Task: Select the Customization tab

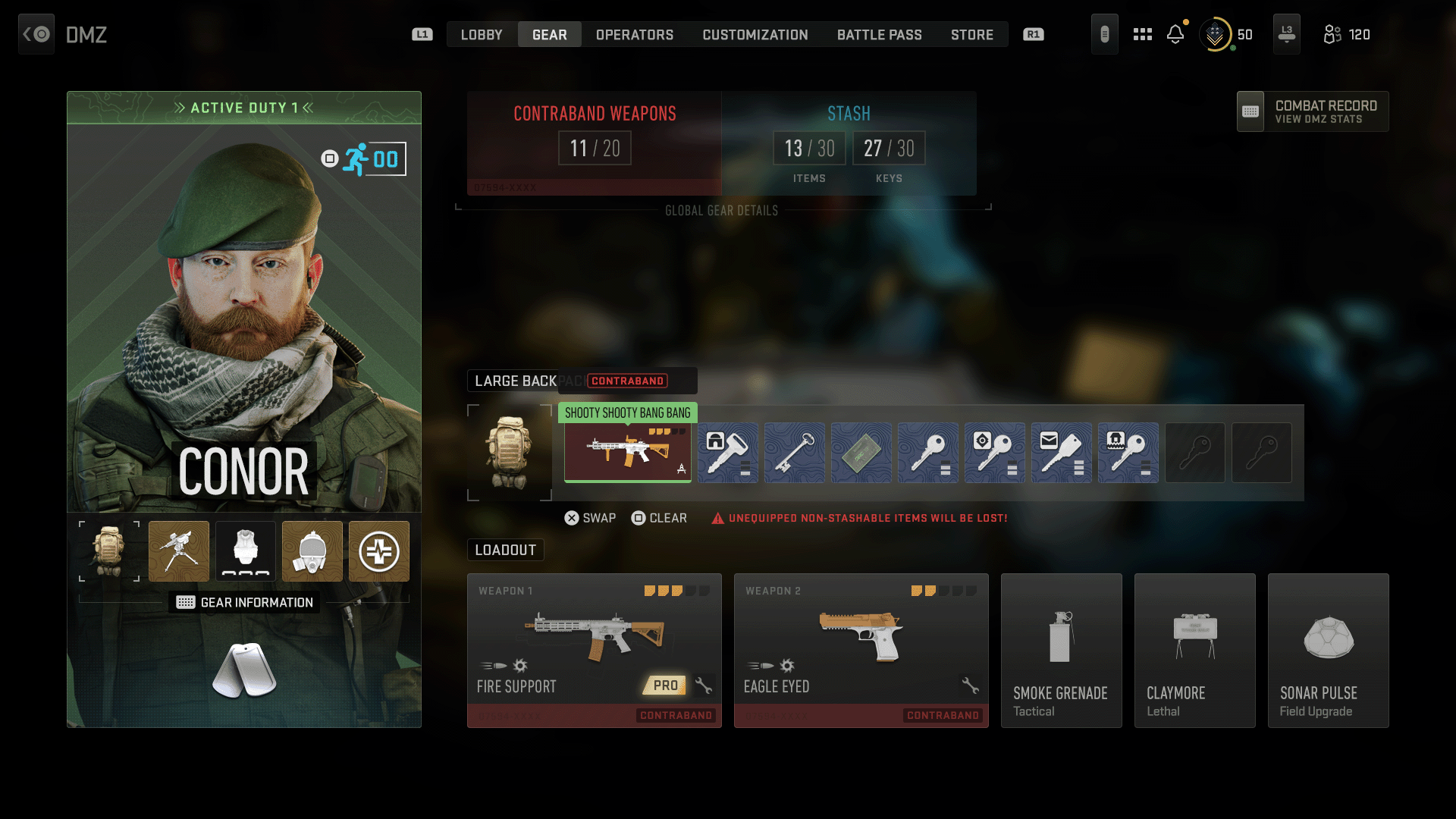Action: point(755,35)
